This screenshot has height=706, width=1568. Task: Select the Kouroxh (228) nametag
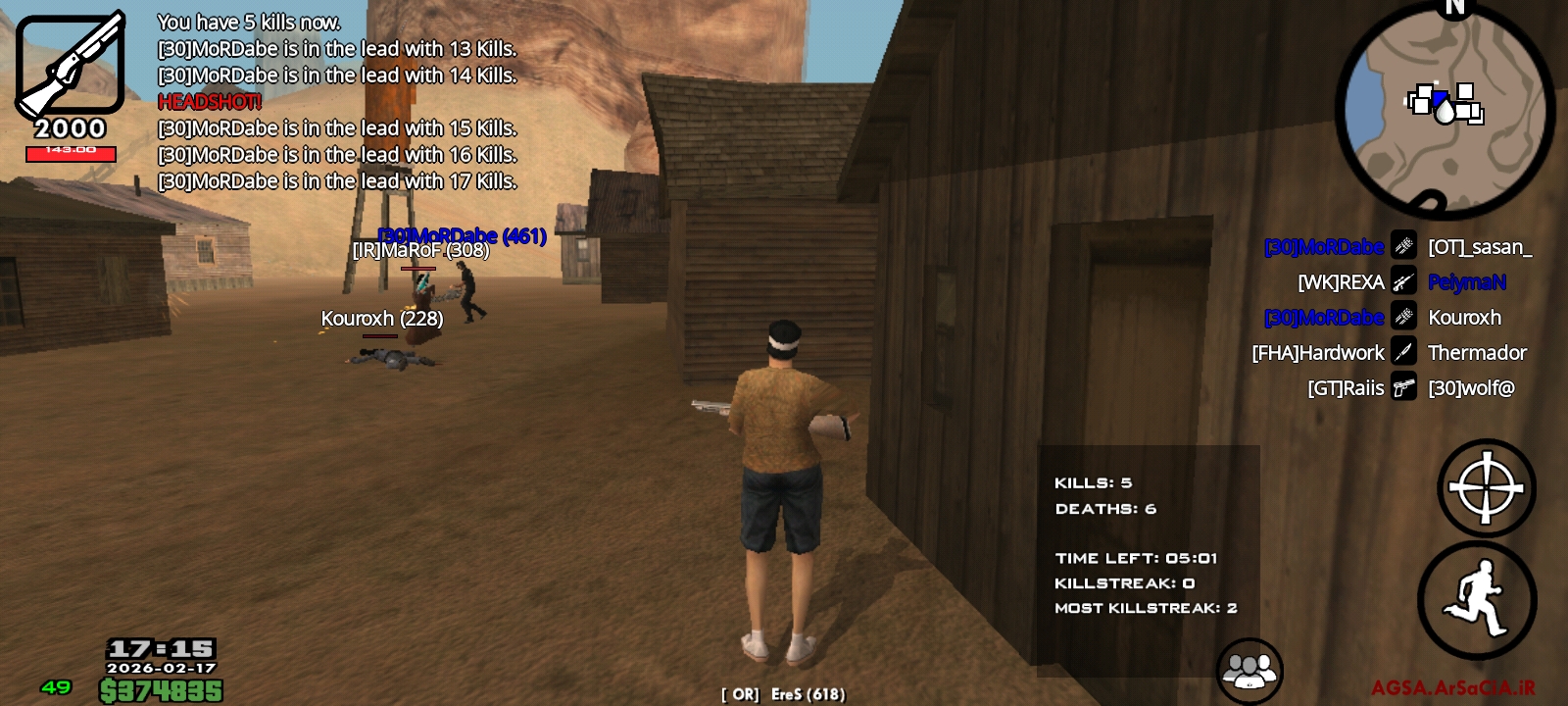(381, 318)
